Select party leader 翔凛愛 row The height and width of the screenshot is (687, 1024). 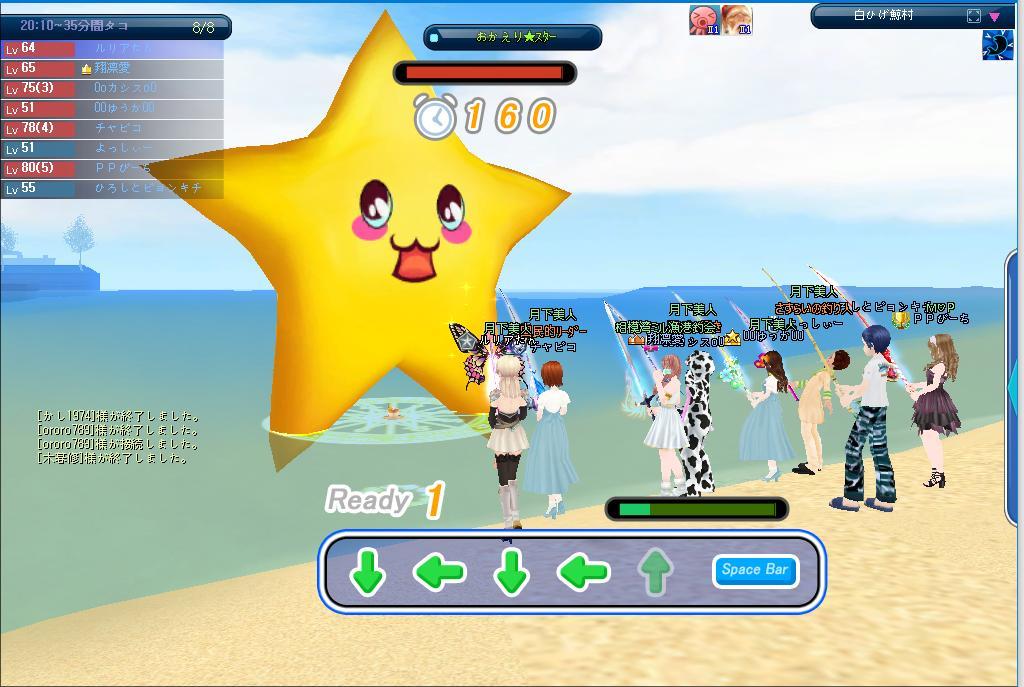coord(112,68)
